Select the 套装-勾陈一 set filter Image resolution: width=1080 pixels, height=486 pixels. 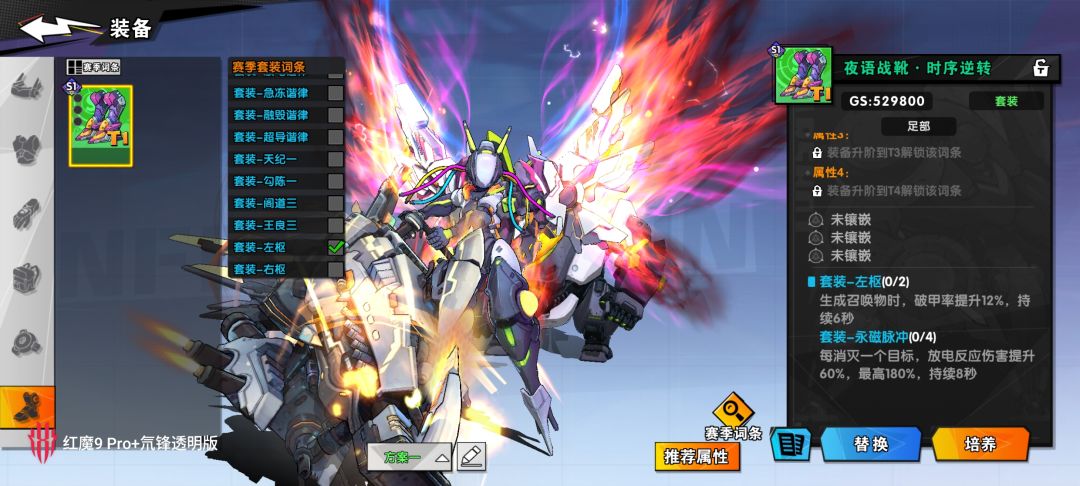(335, 181)
